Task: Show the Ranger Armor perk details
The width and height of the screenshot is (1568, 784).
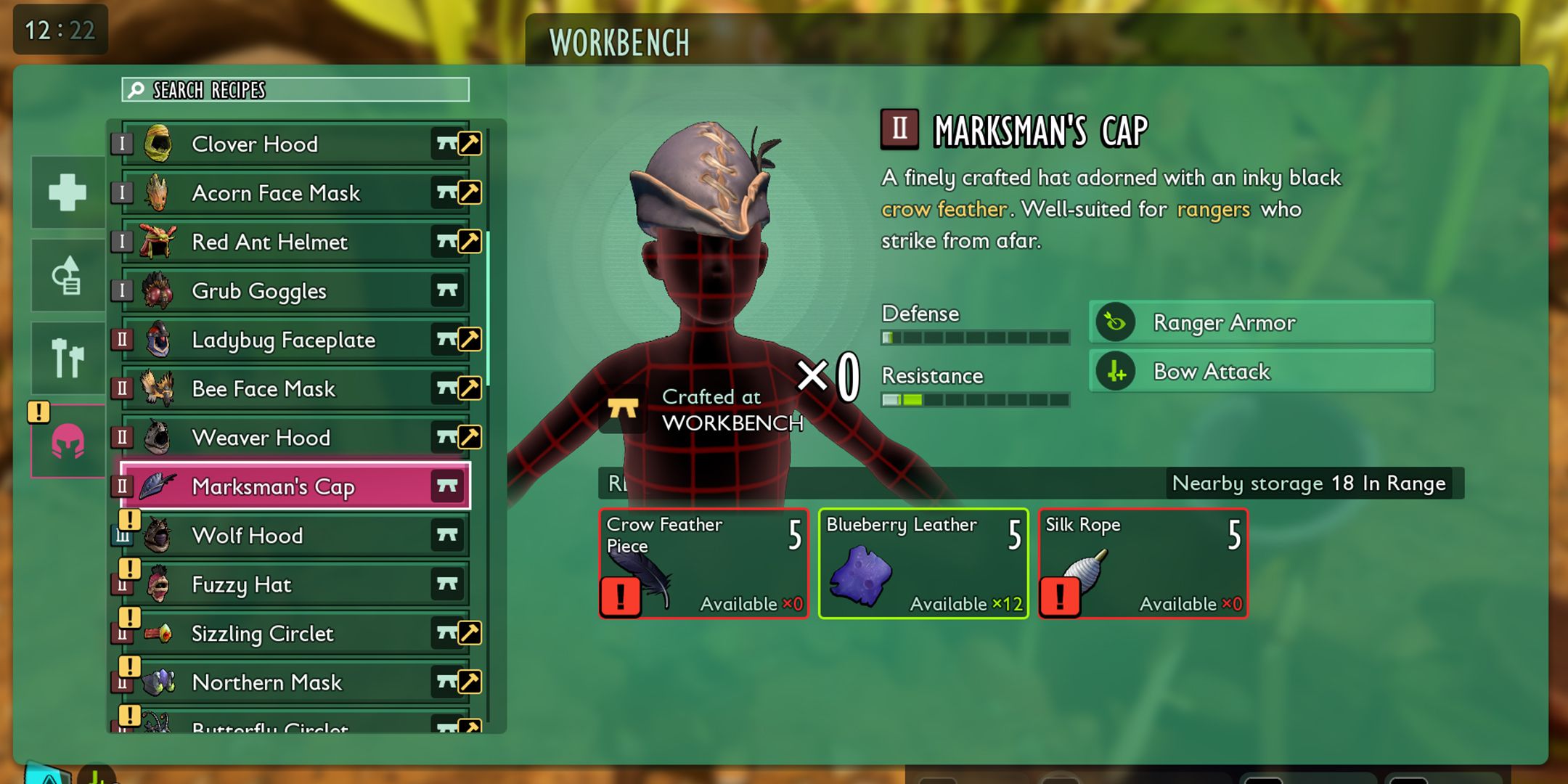Action: 1262,322
